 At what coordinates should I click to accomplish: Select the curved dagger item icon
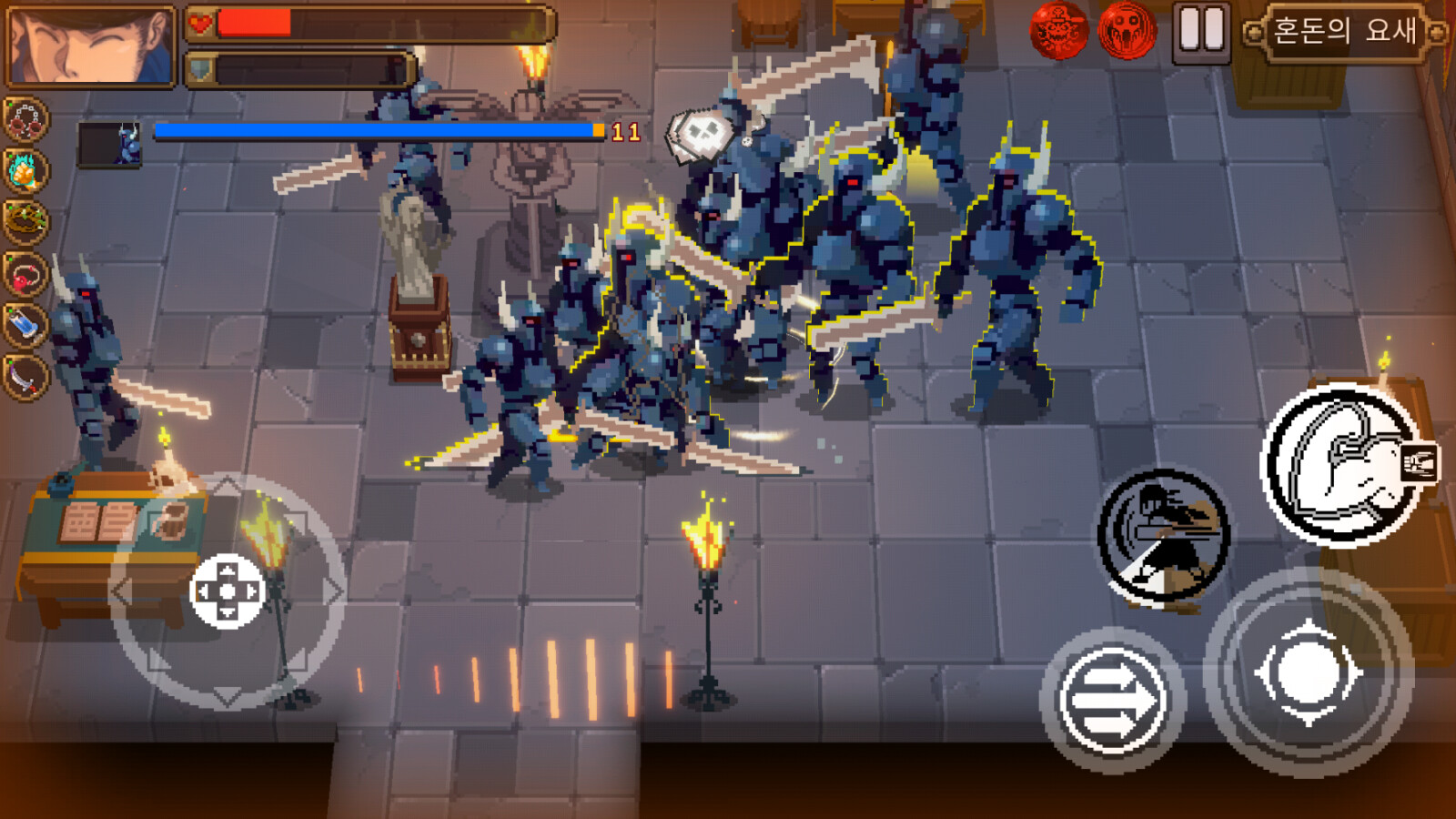25,375
